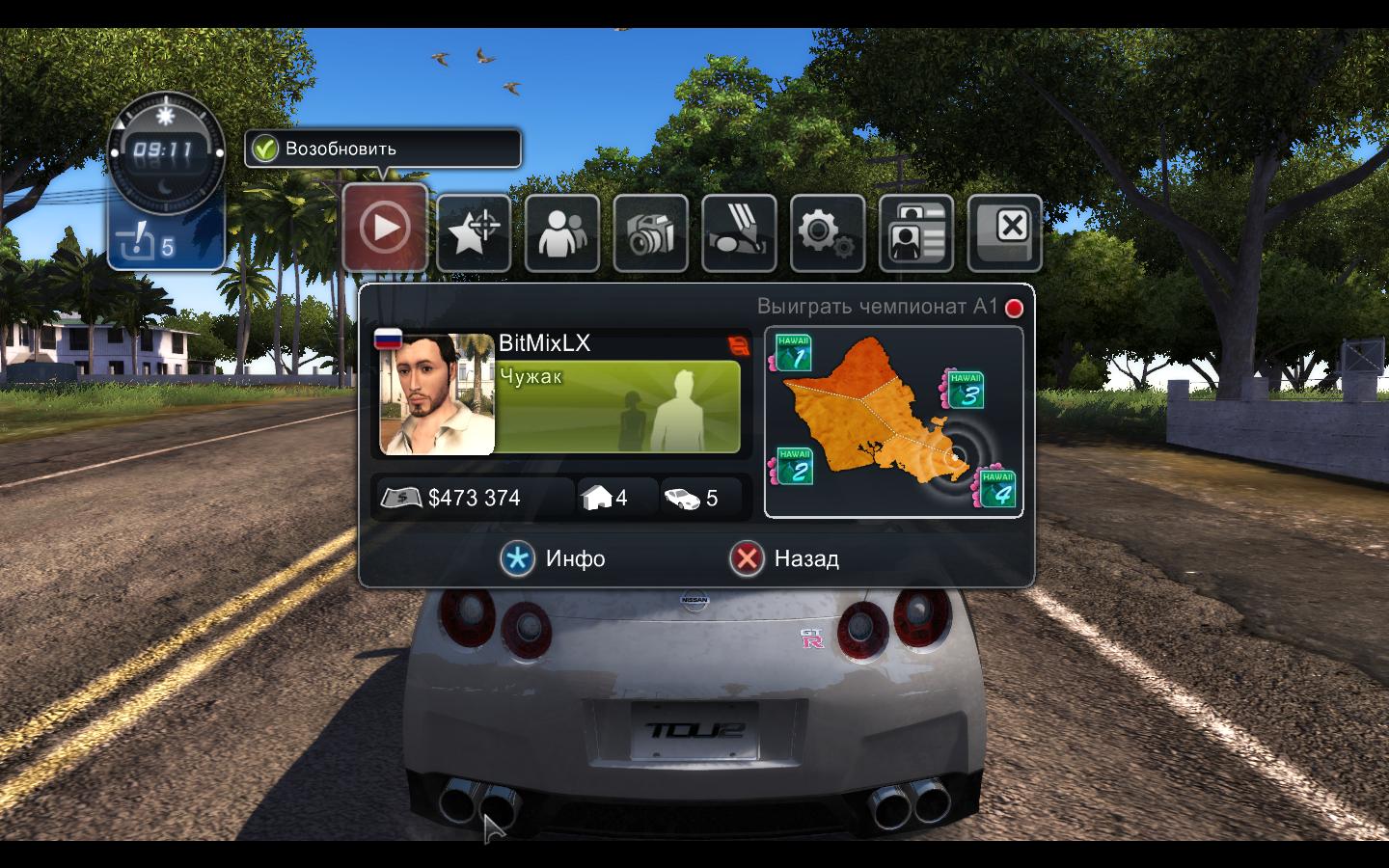Open the star and crosshair objectives menu
1389x868 pixels.
(473, 232)
